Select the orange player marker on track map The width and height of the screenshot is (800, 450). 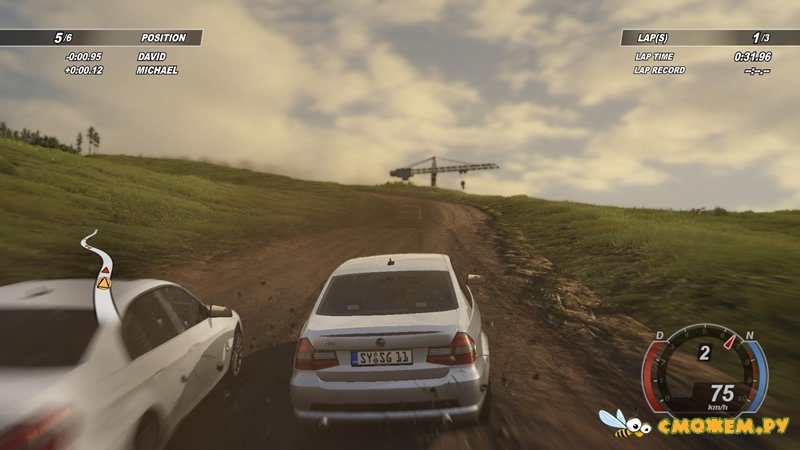click(x=104, y=284)
